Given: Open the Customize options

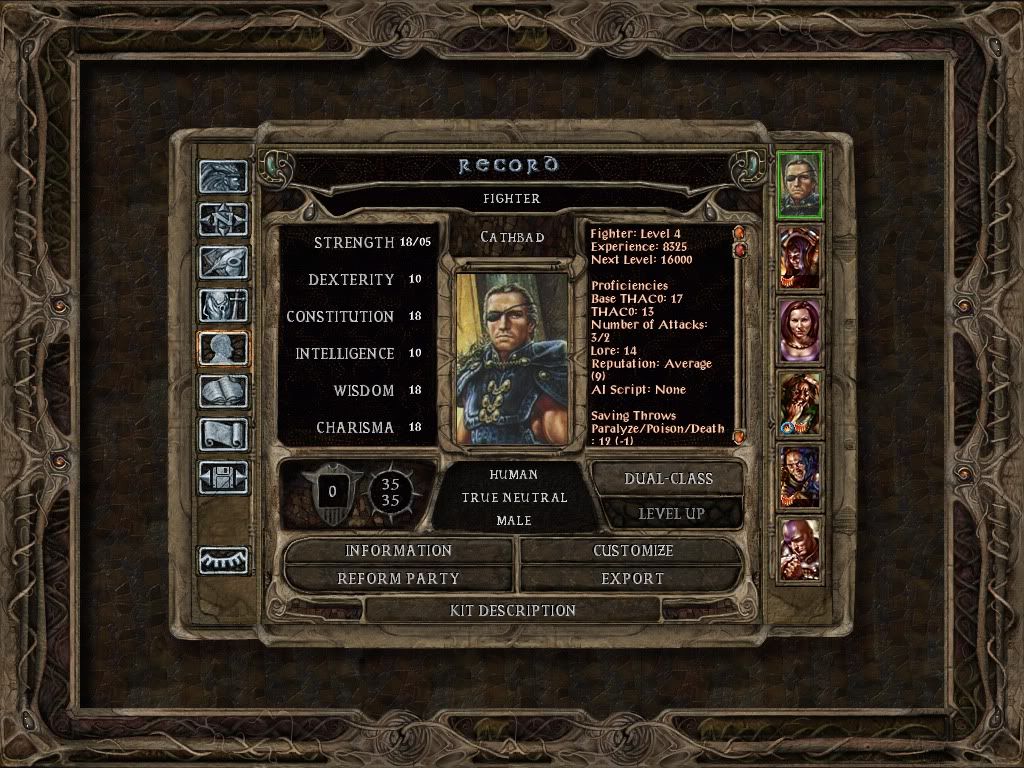Looking at the screenshot, I should (632, 551).
